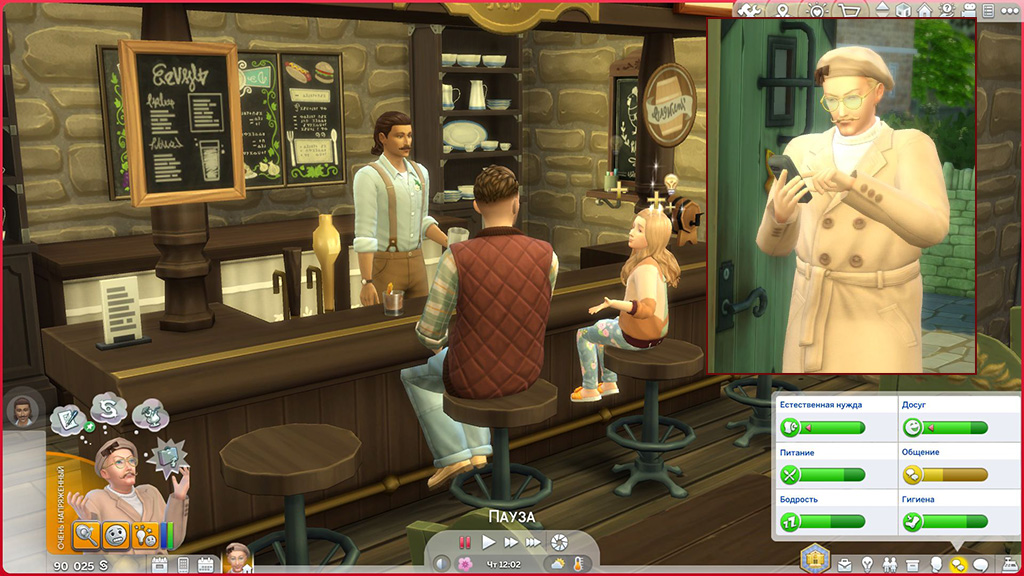
Task: Select the handwriting whim thought bubble
Action: click(66, 422)
